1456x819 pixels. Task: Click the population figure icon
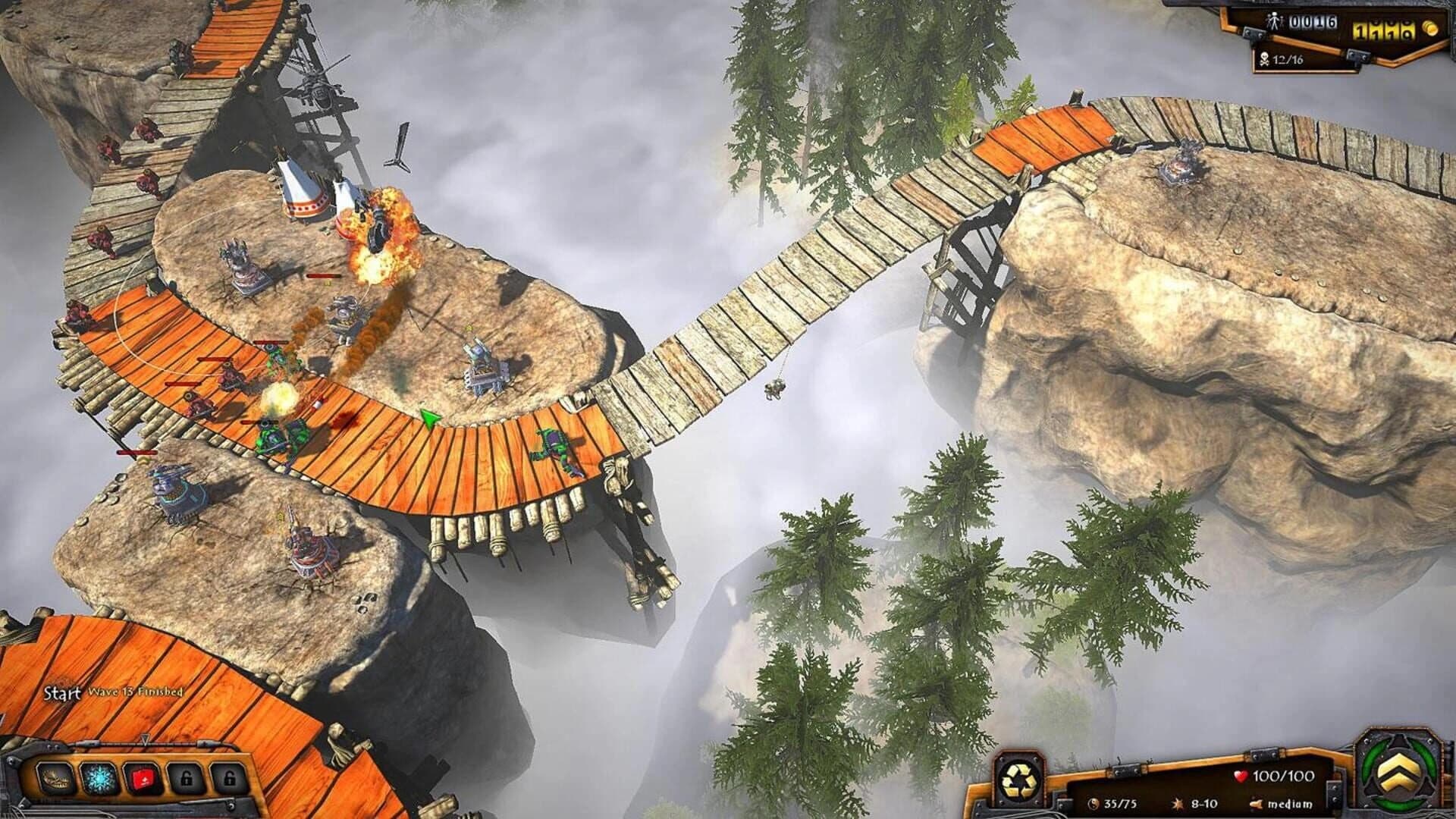(x=1275, y=20)
